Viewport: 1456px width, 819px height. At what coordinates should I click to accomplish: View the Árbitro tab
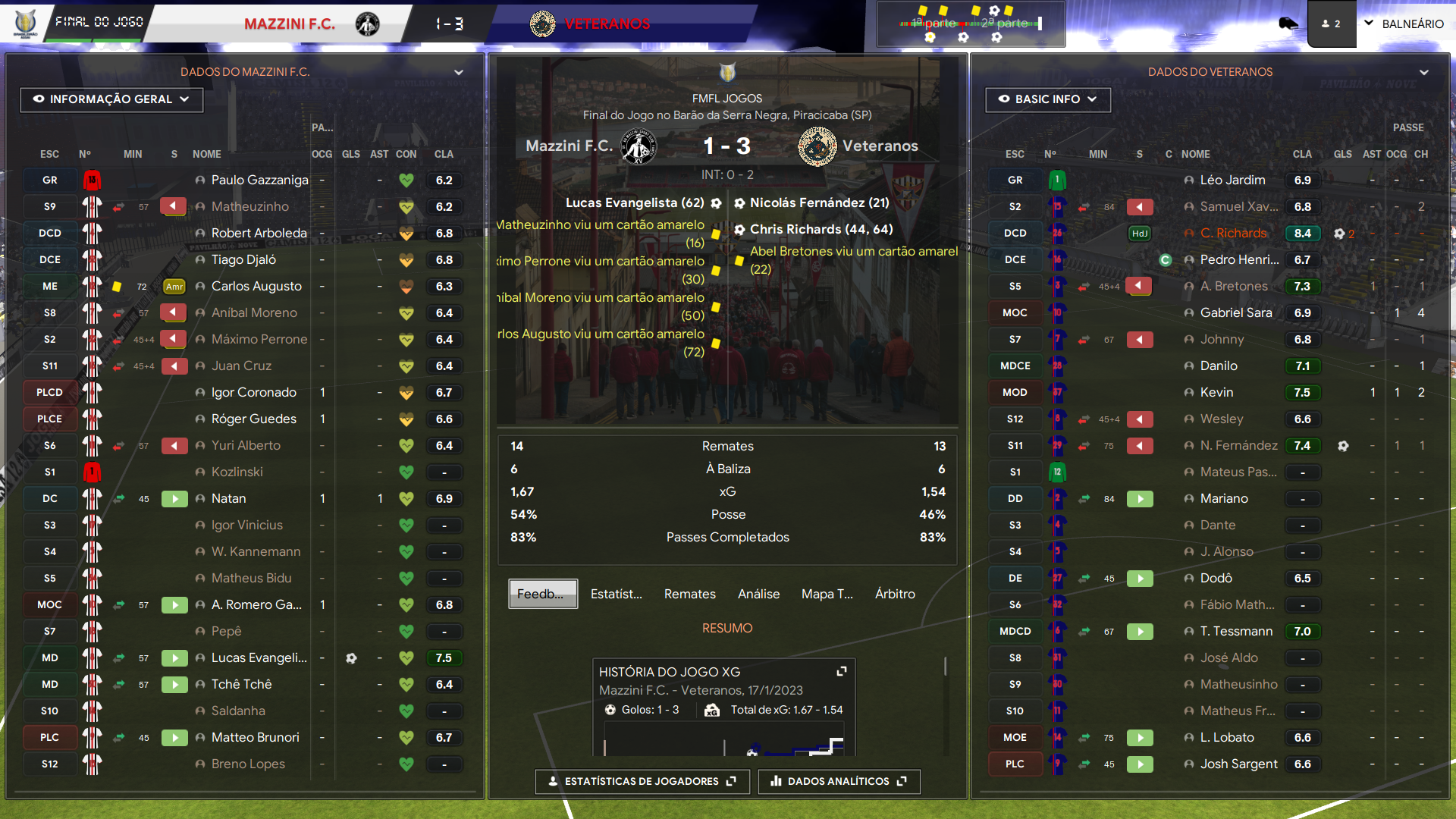895,594
